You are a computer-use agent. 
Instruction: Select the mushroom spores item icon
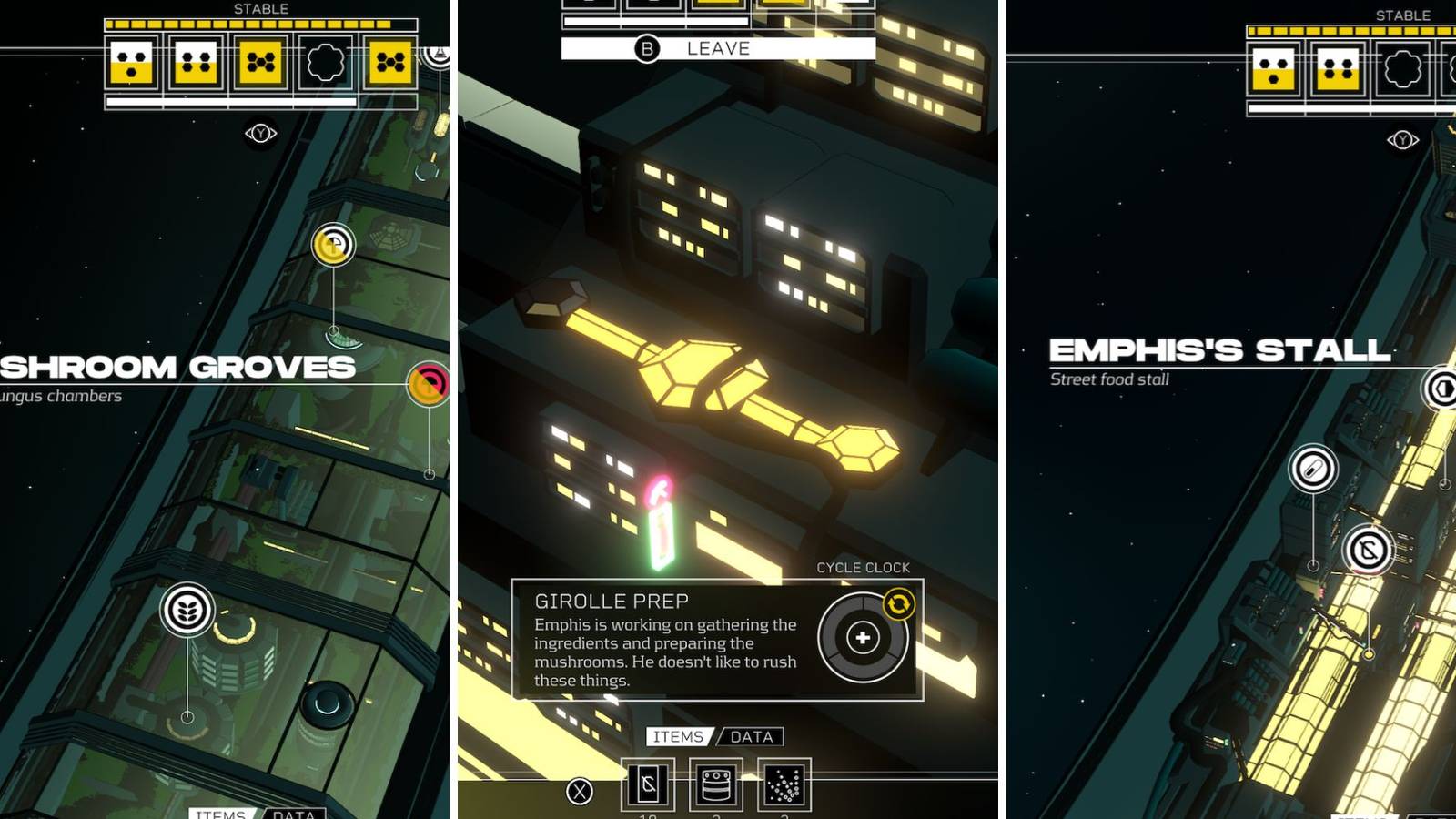pos(783,786)
